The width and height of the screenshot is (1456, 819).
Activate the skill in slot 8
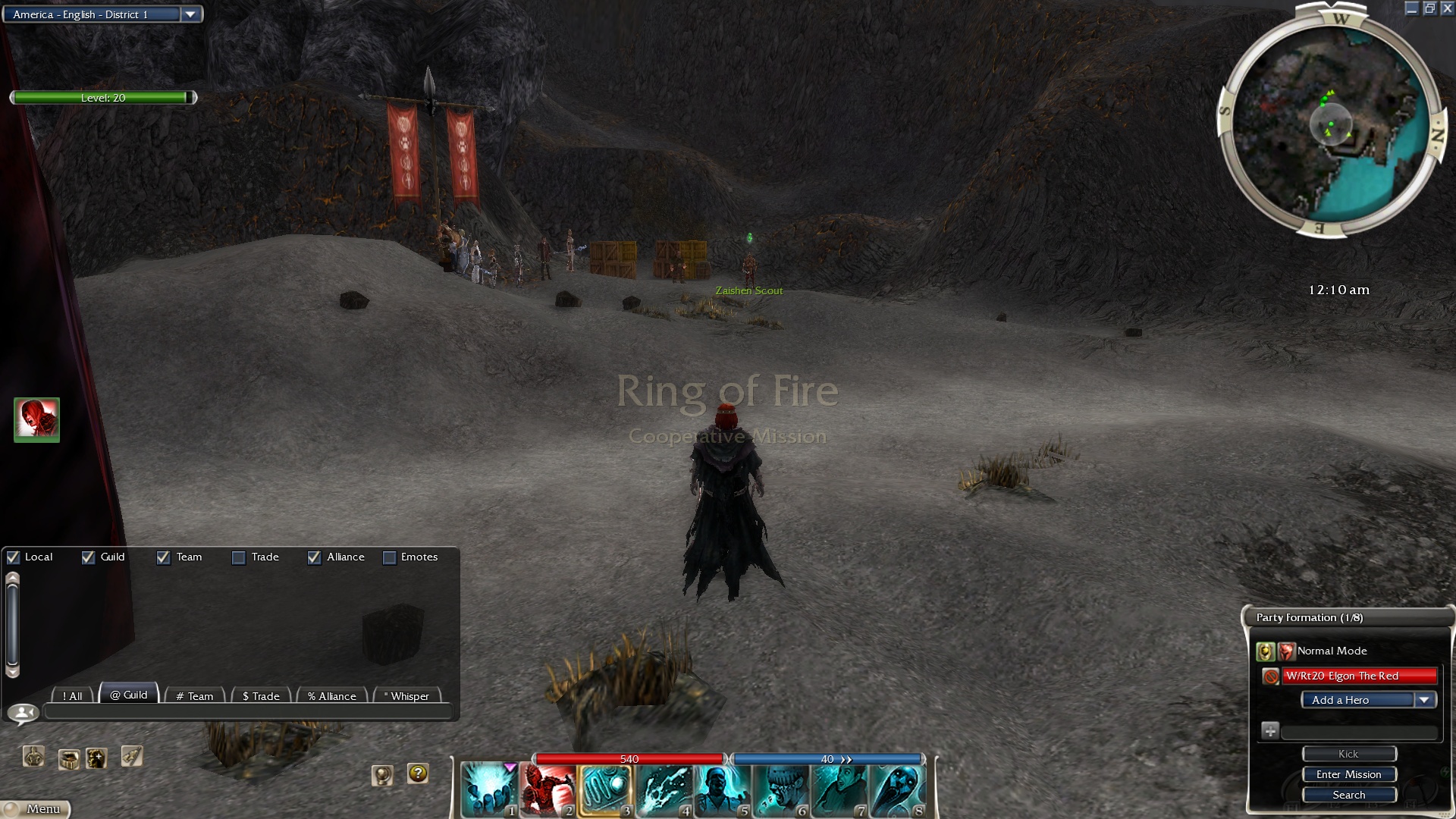click(897, 789)
